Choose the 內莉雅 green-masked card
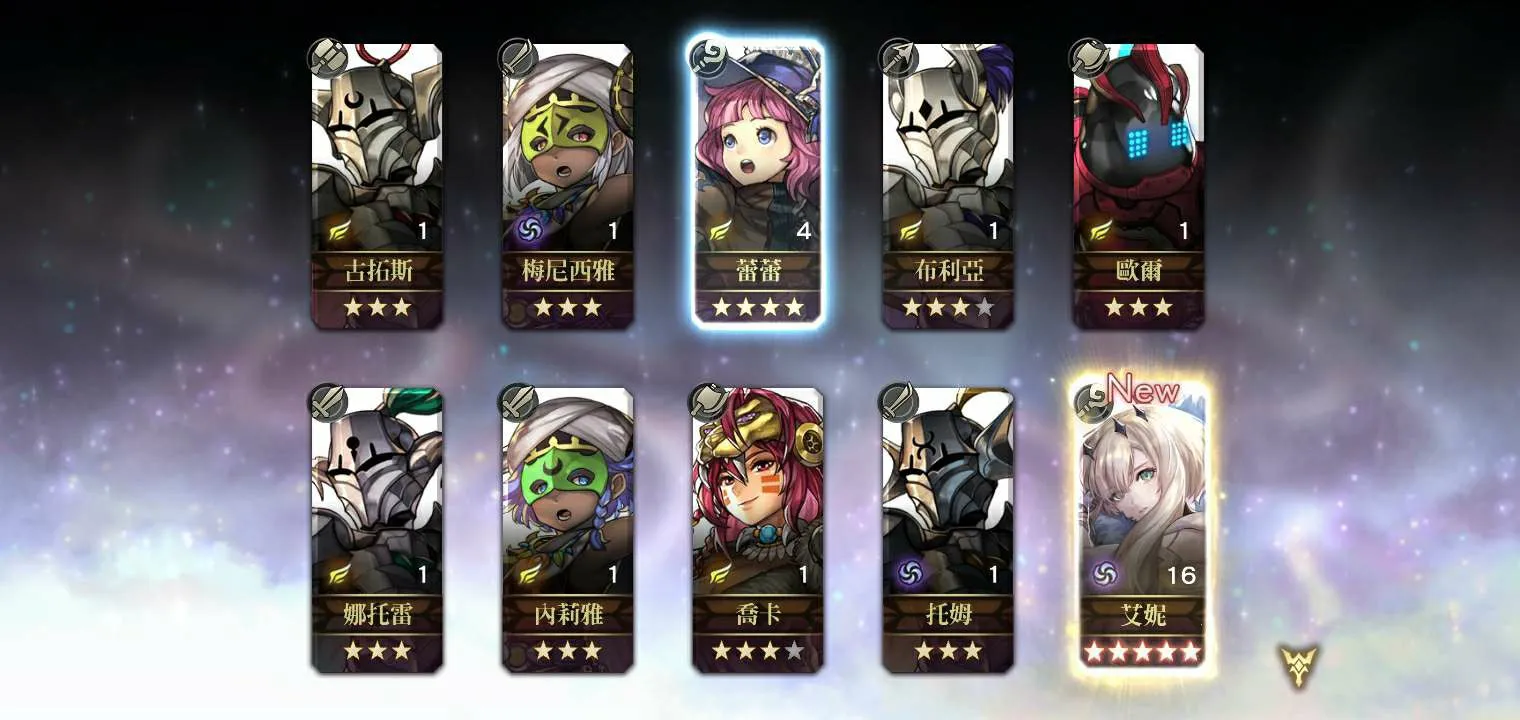Viewport: 1520px width, 720px height. [x=567, y=529]
